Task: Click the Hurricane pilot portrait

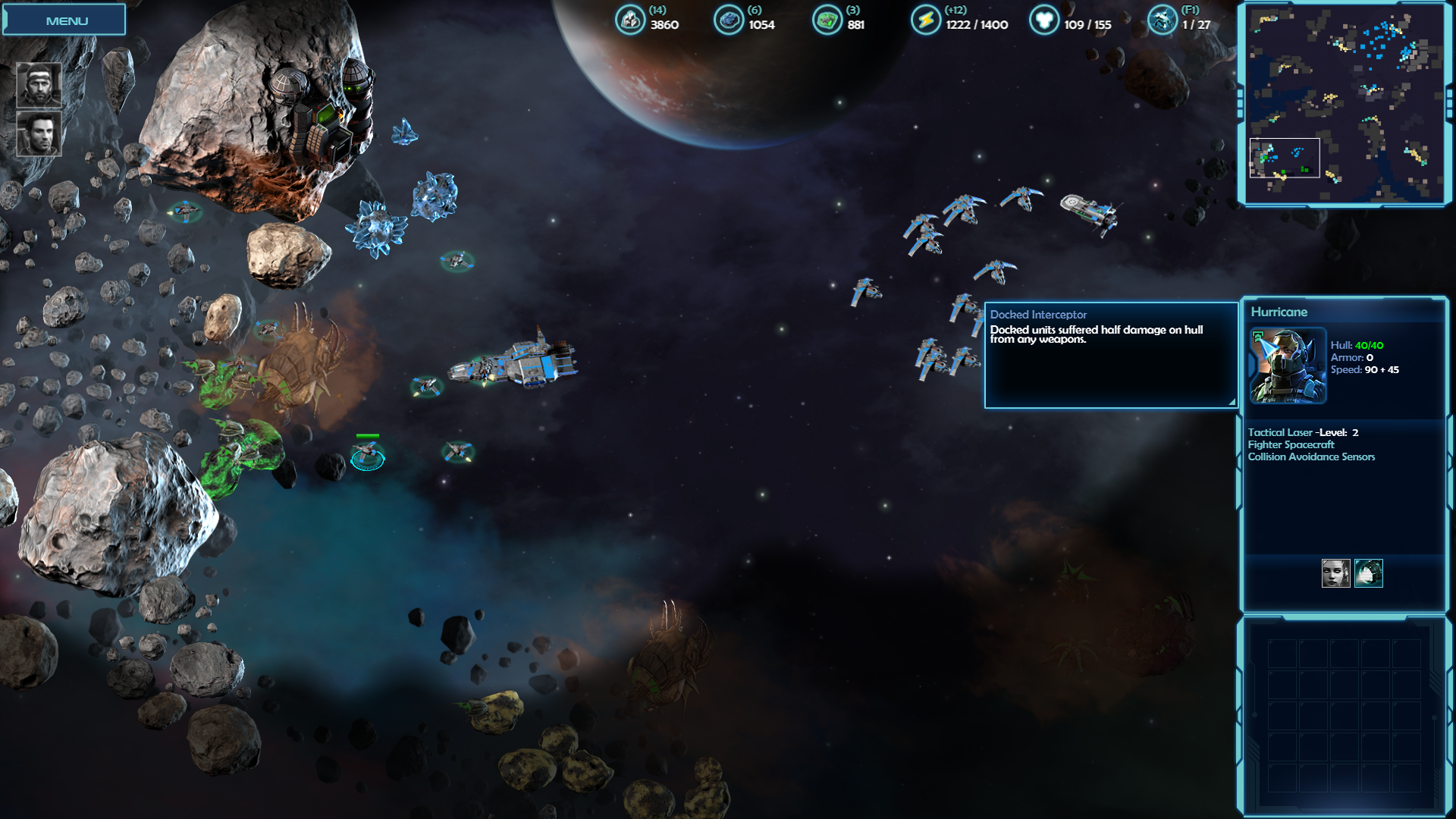Action: (x=1288, y=366)
